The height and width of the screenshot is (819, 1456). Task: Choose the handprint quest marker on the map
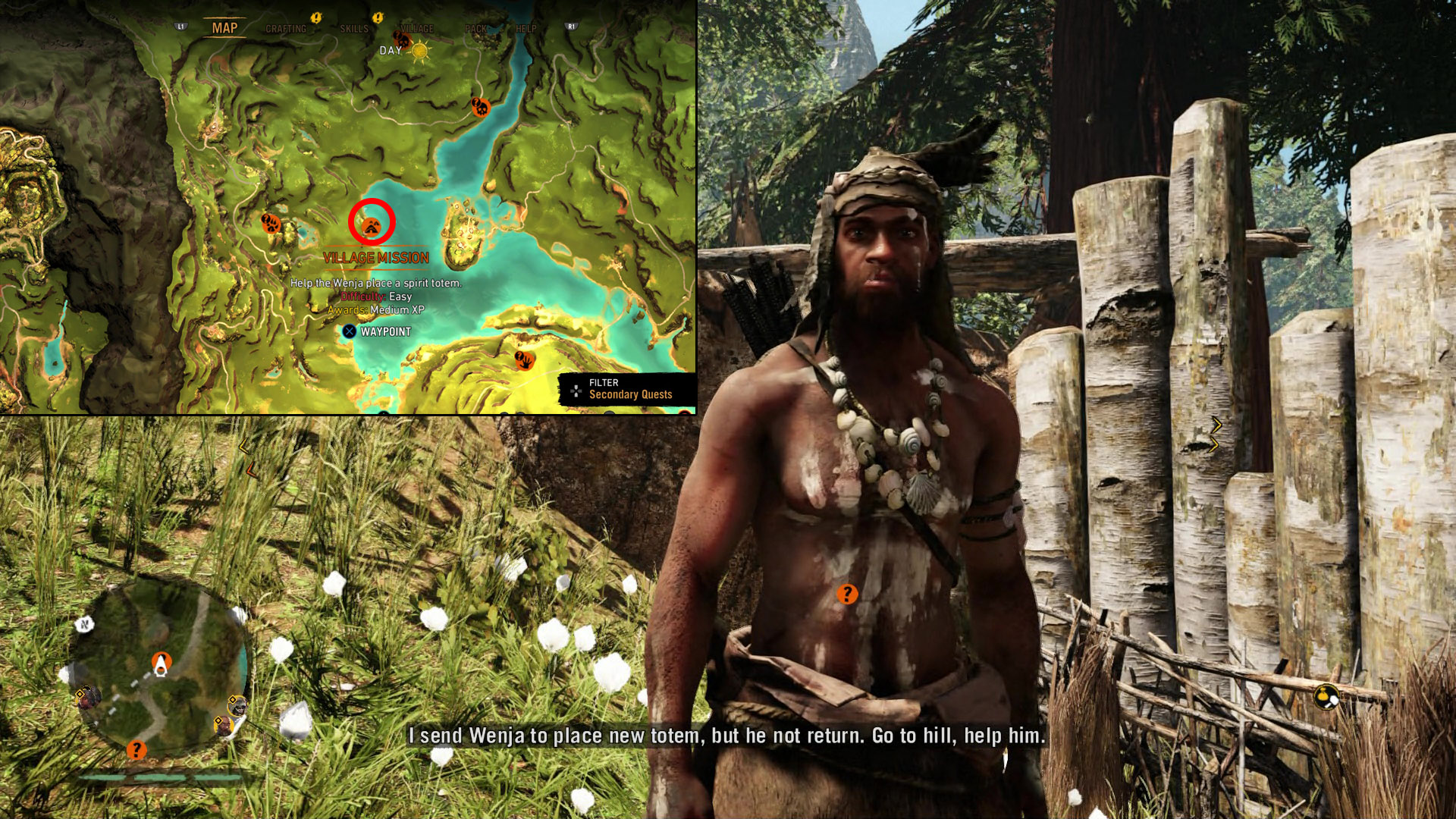point(524,359)
